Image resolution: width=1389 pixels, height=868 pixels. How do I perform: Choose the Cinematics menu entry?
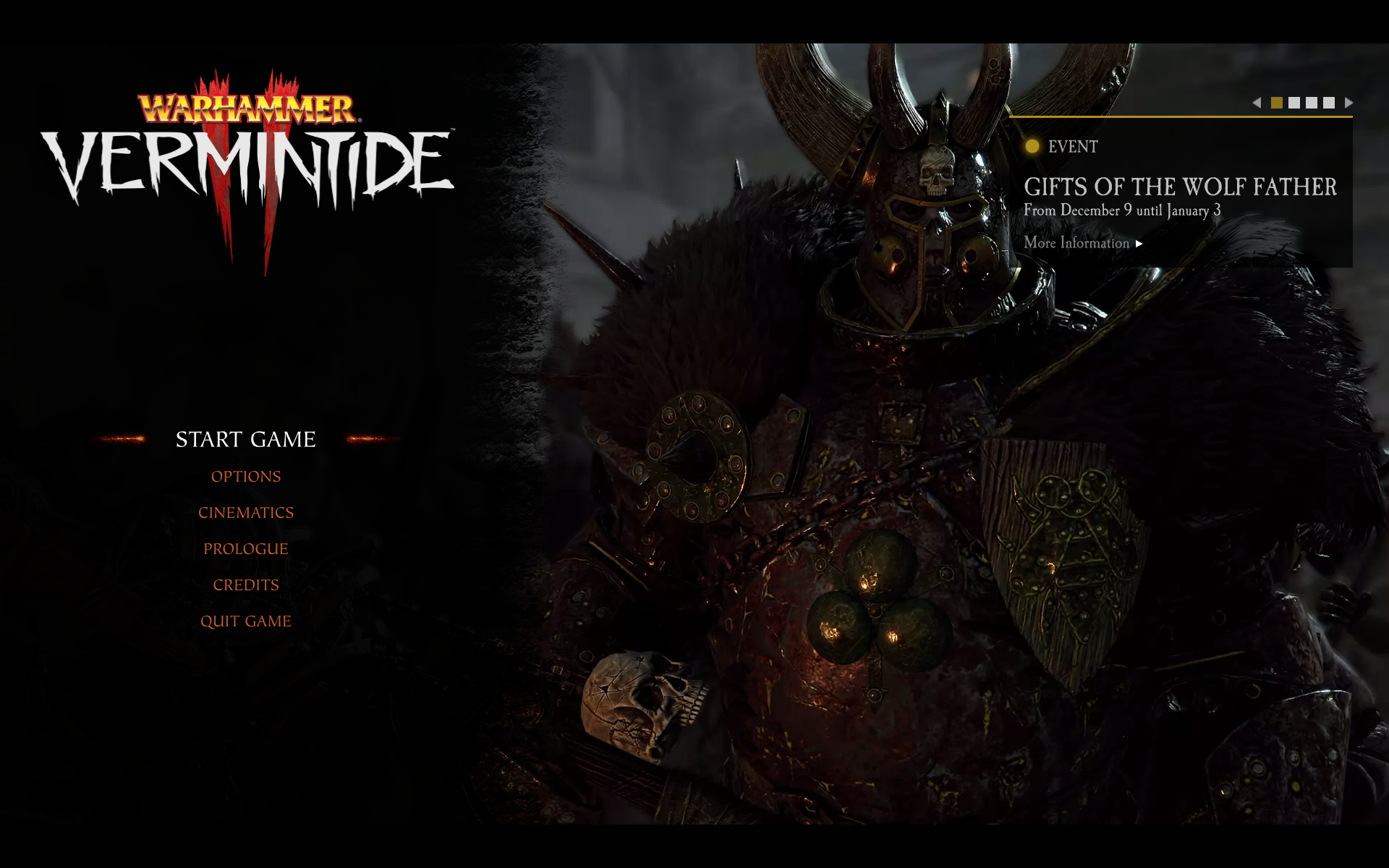[x=246, y=513]
